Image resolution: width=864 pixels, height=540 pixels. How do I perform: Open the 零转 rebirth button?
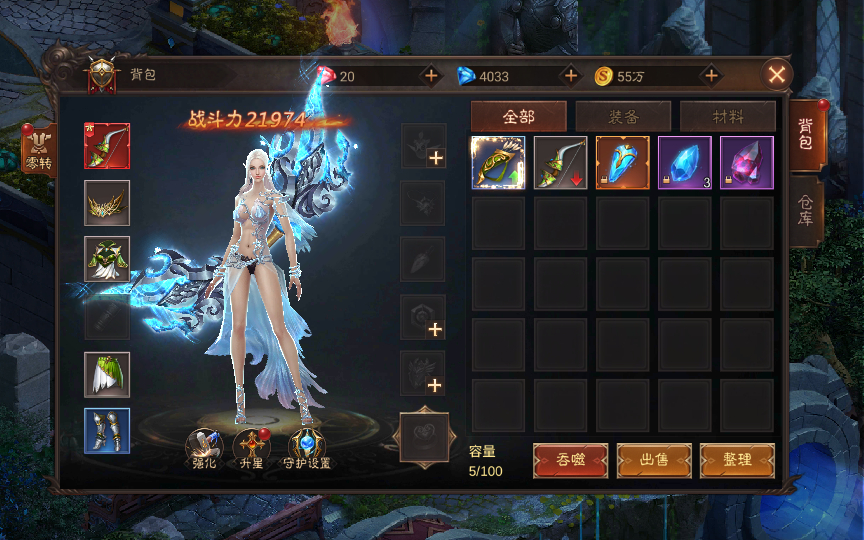point(39,148)
